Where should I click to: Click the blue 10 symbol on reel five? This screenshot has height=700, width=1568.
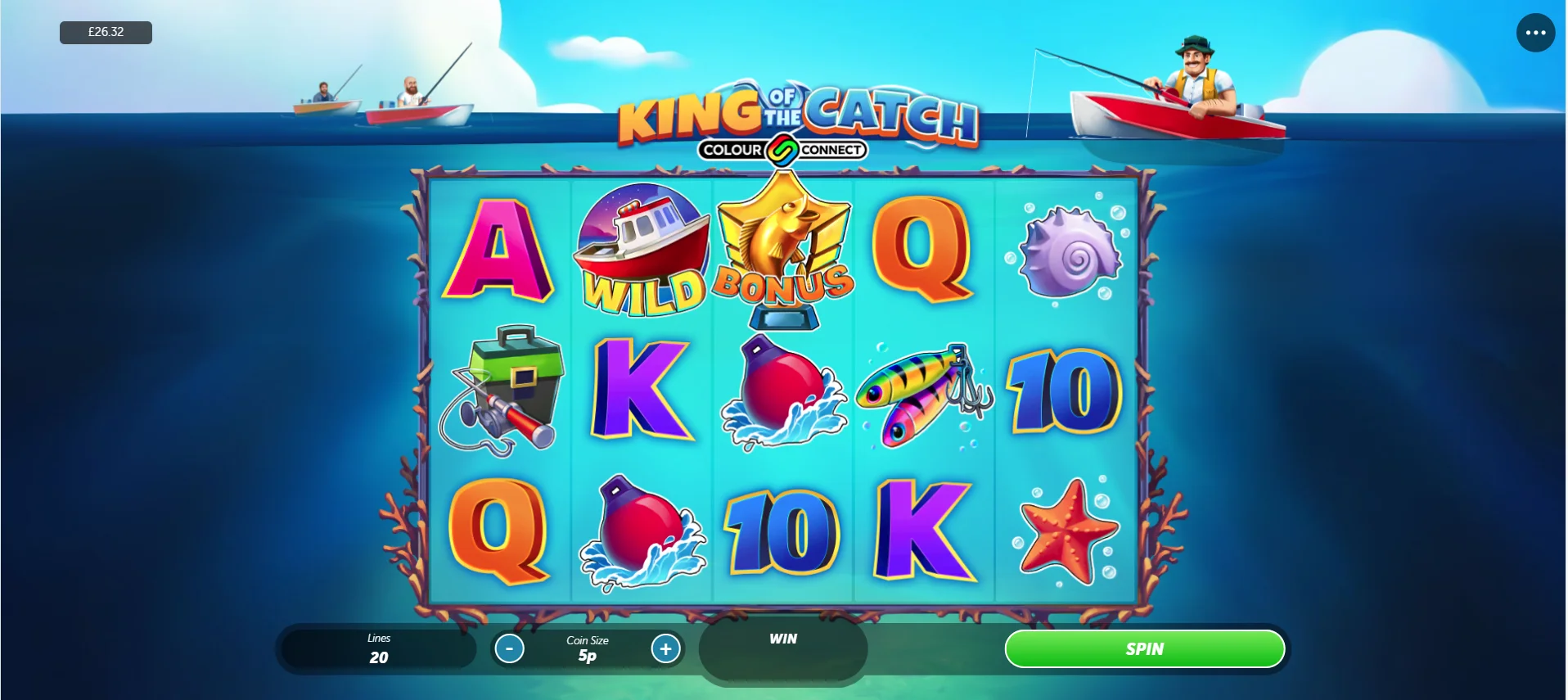pyautogui.click(x=1066, y=391)
